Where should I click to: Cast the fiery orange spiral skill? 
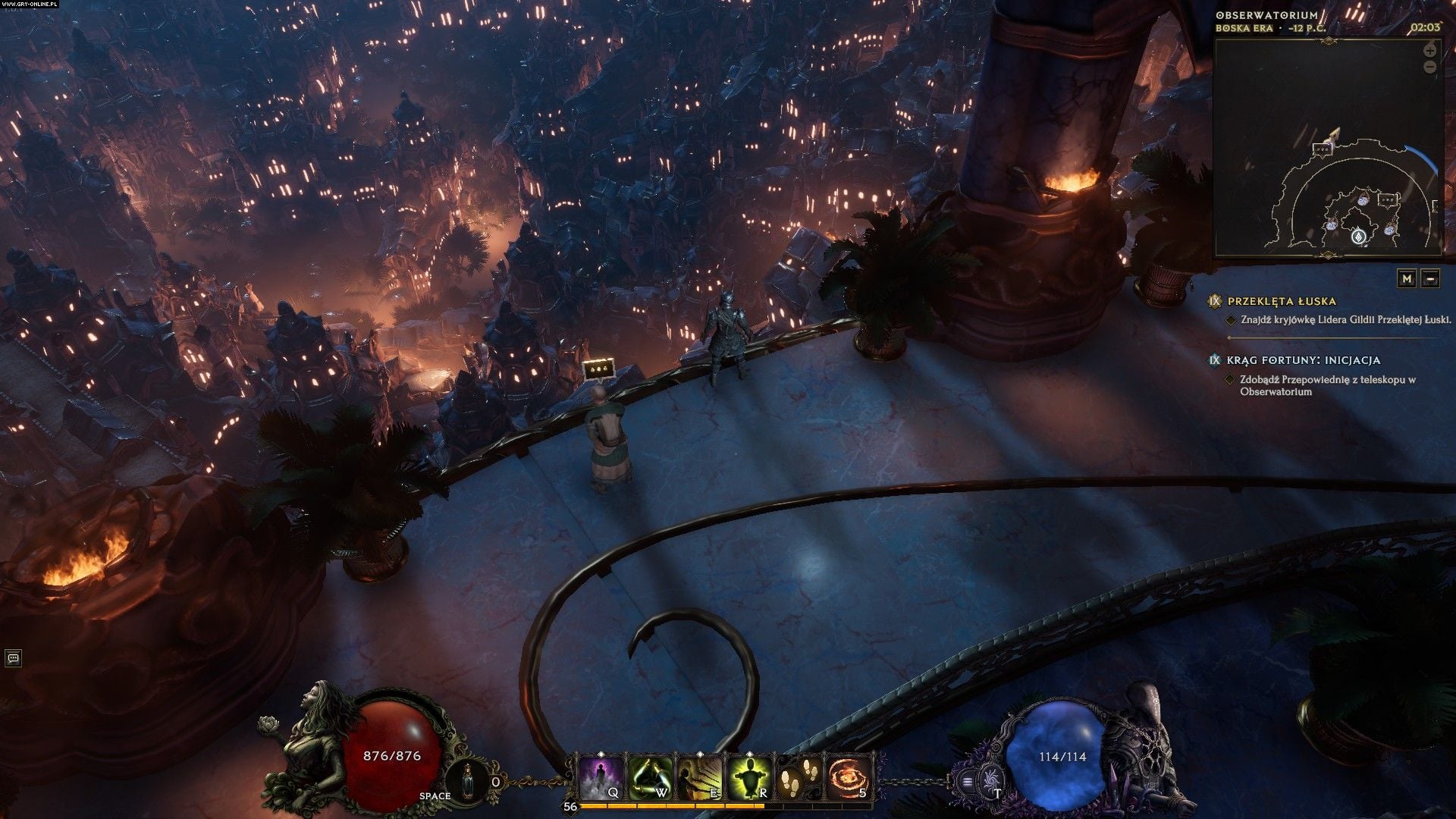(849, 778)
